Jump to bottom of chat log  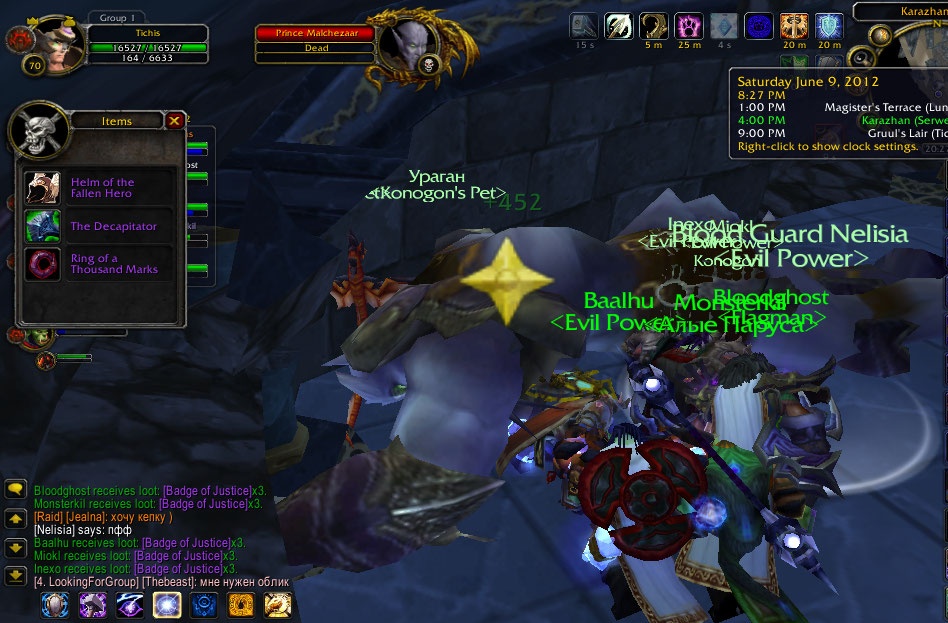pyautogui.click(x=15, y=575)
